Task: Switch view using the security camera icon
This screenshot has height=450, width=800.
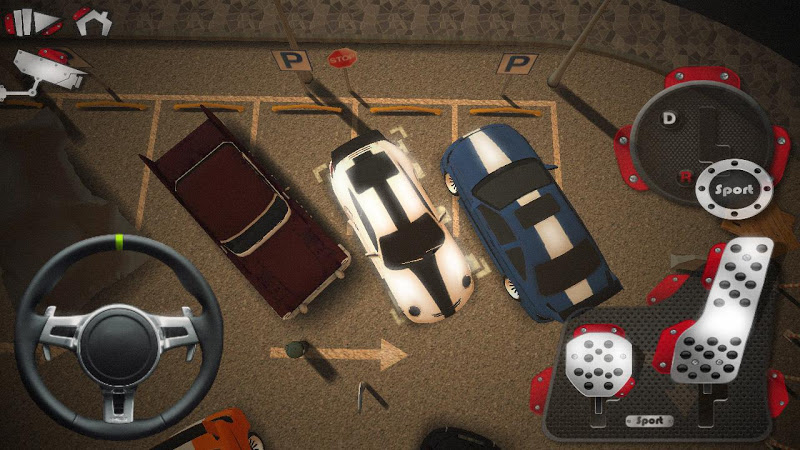Action: tap(40, 70)
